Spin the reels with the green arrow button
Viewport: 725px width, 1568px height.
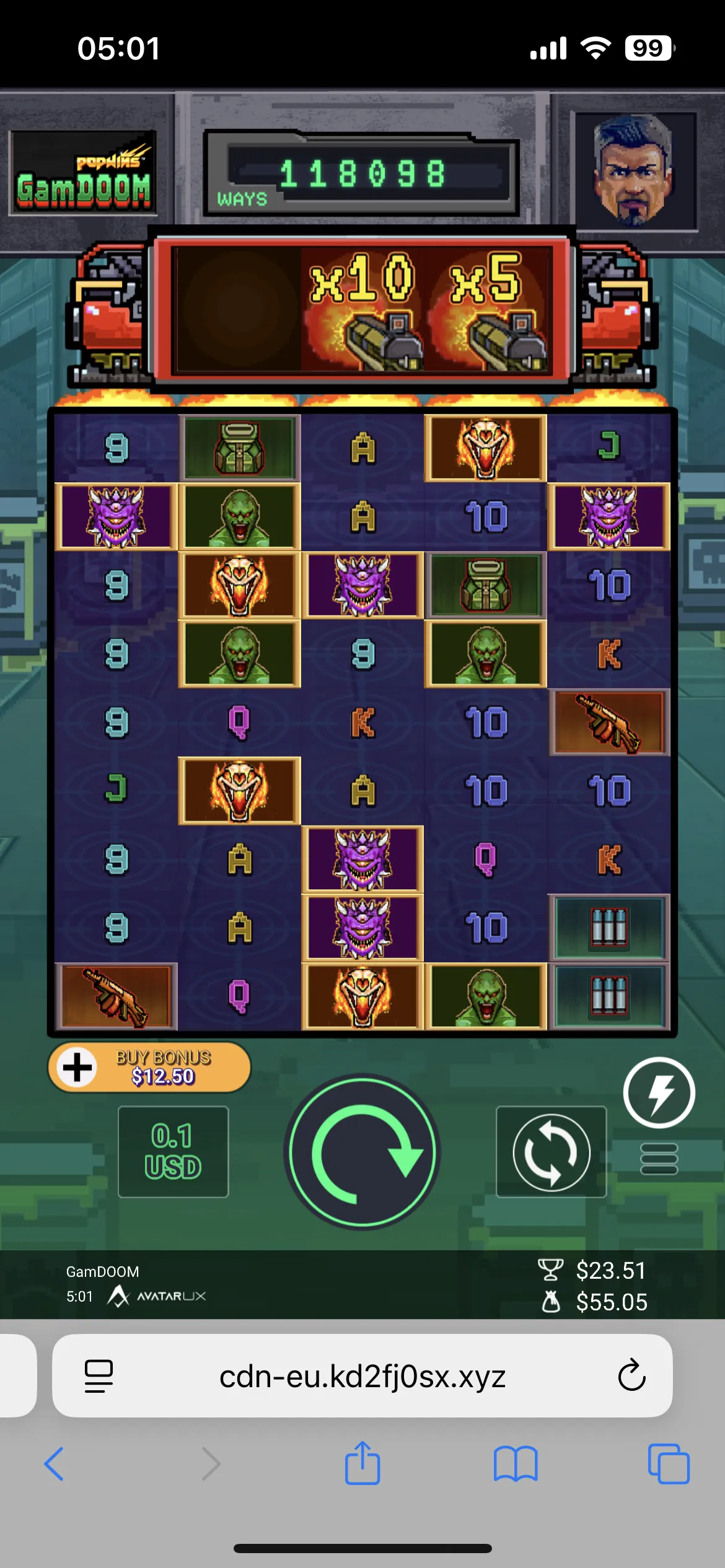pyautogui.click(x=362, y=1152)
